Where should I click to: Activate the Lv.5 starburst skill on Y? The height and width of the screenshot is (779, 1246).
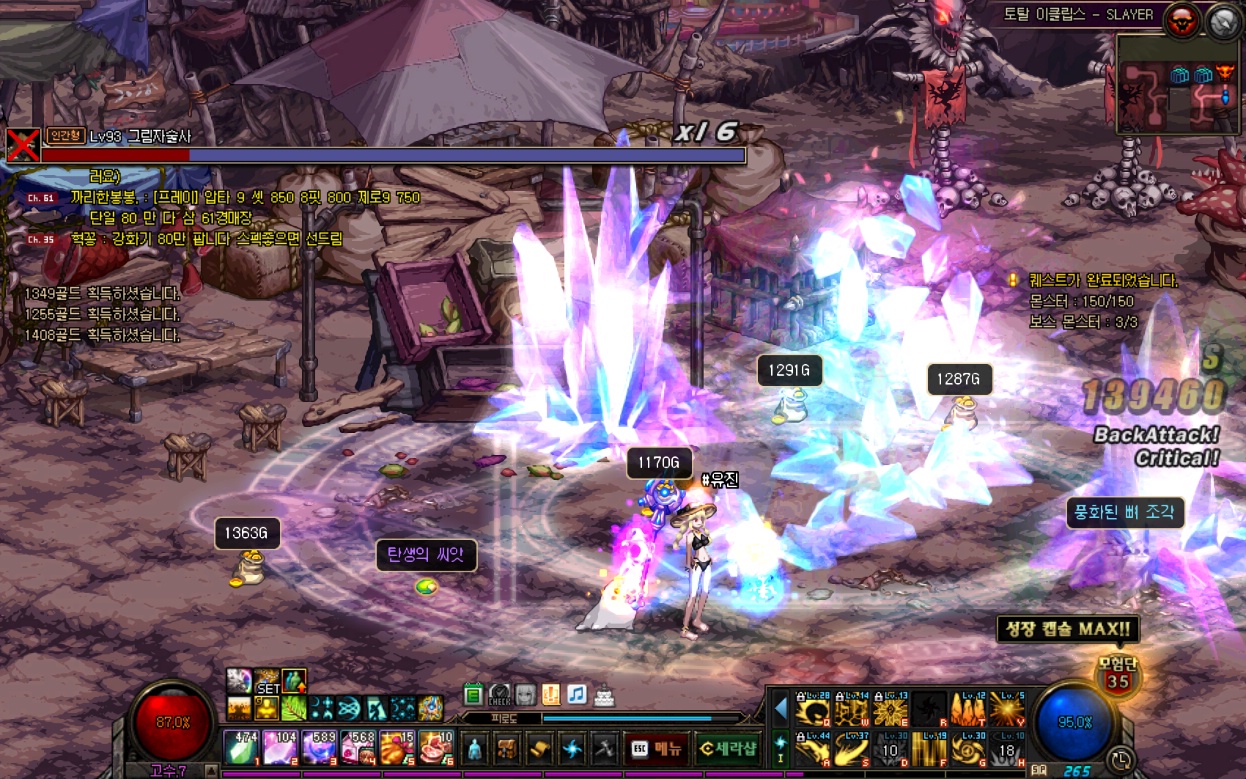pos(1006,709)
